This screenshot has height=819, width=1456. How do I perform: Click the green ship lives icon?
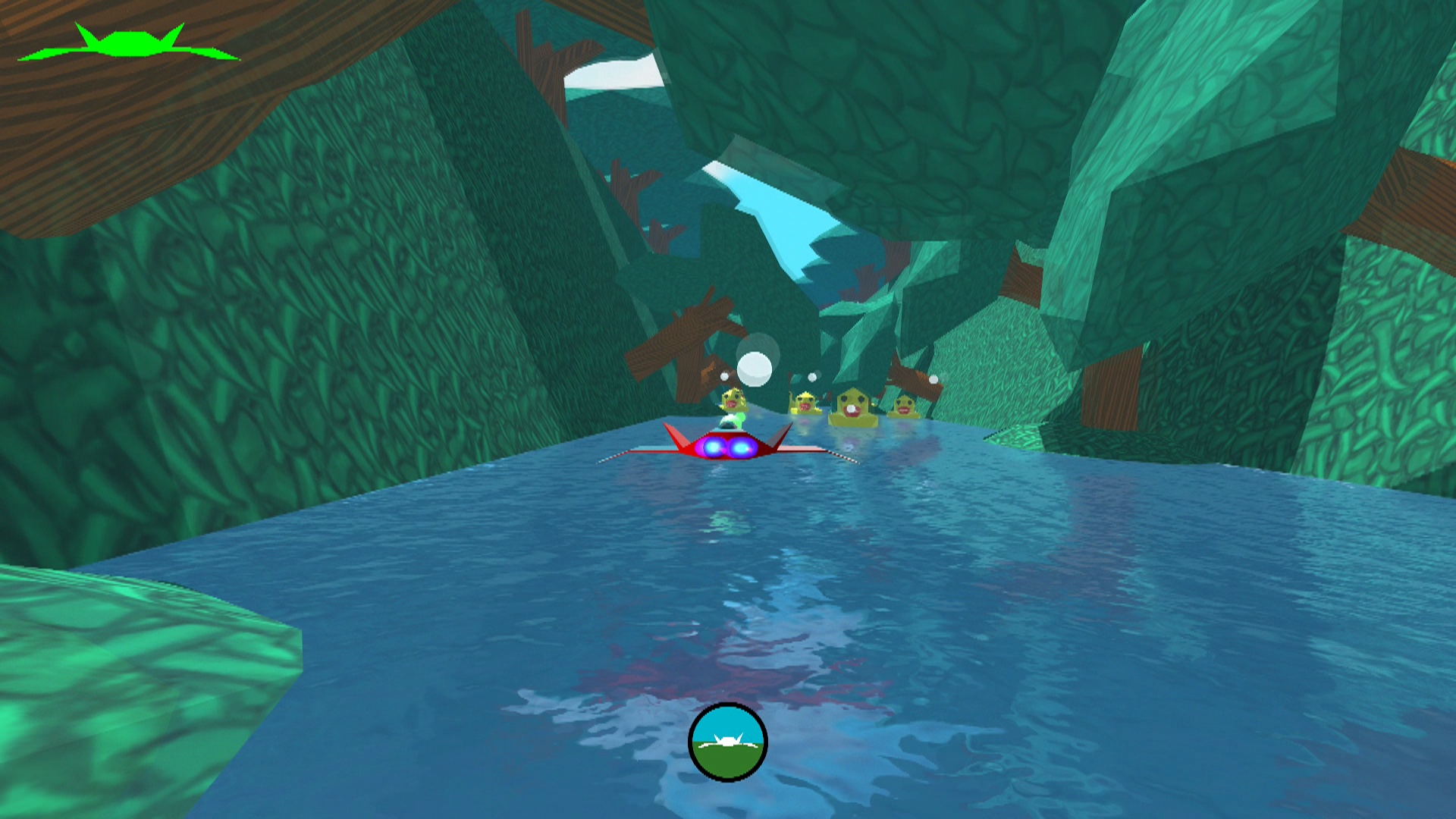(129, 42)
